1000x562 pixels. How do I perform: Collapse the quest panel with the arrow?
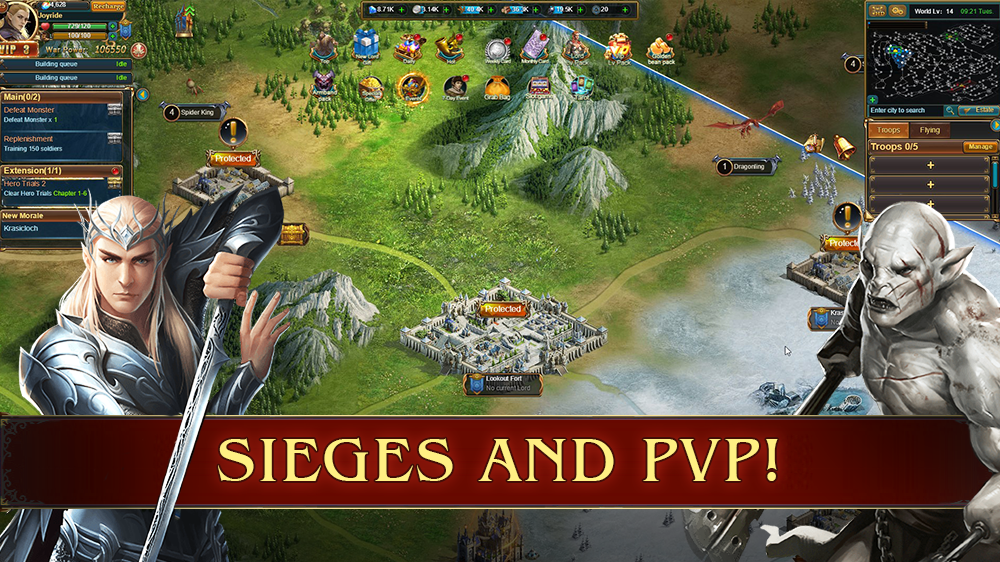click(142, 95)
